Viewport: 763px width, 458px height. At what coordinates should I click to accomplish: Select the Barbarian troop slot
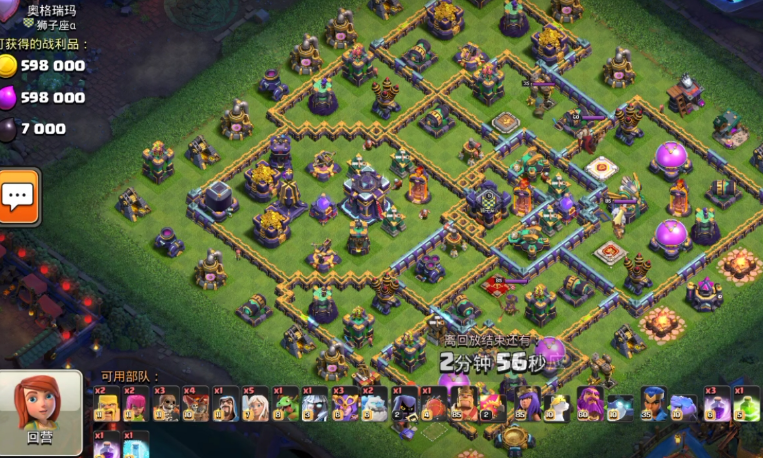pos(107,403)
